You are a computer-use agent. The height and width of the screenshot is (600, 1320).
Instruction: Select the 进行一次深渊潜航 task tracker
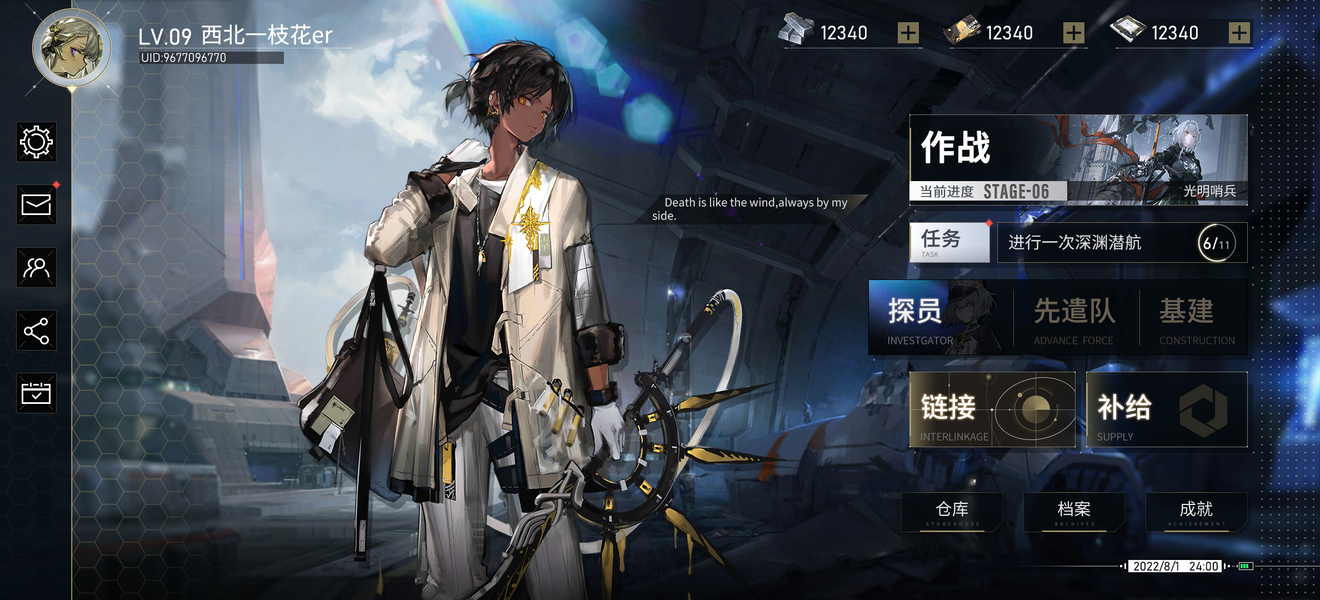pos(1121,243)
